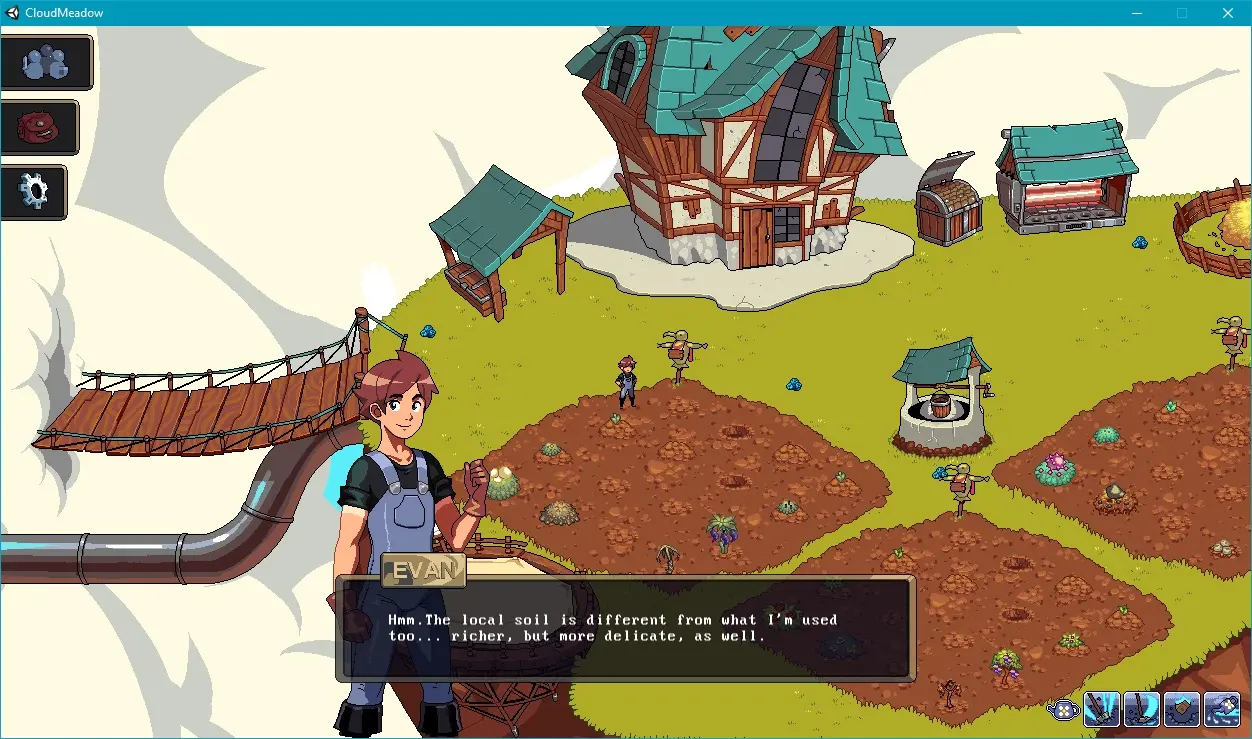Activate the watering can pouring slot
This screenshot has width=1252, height=739.
tap(1222, 708)
